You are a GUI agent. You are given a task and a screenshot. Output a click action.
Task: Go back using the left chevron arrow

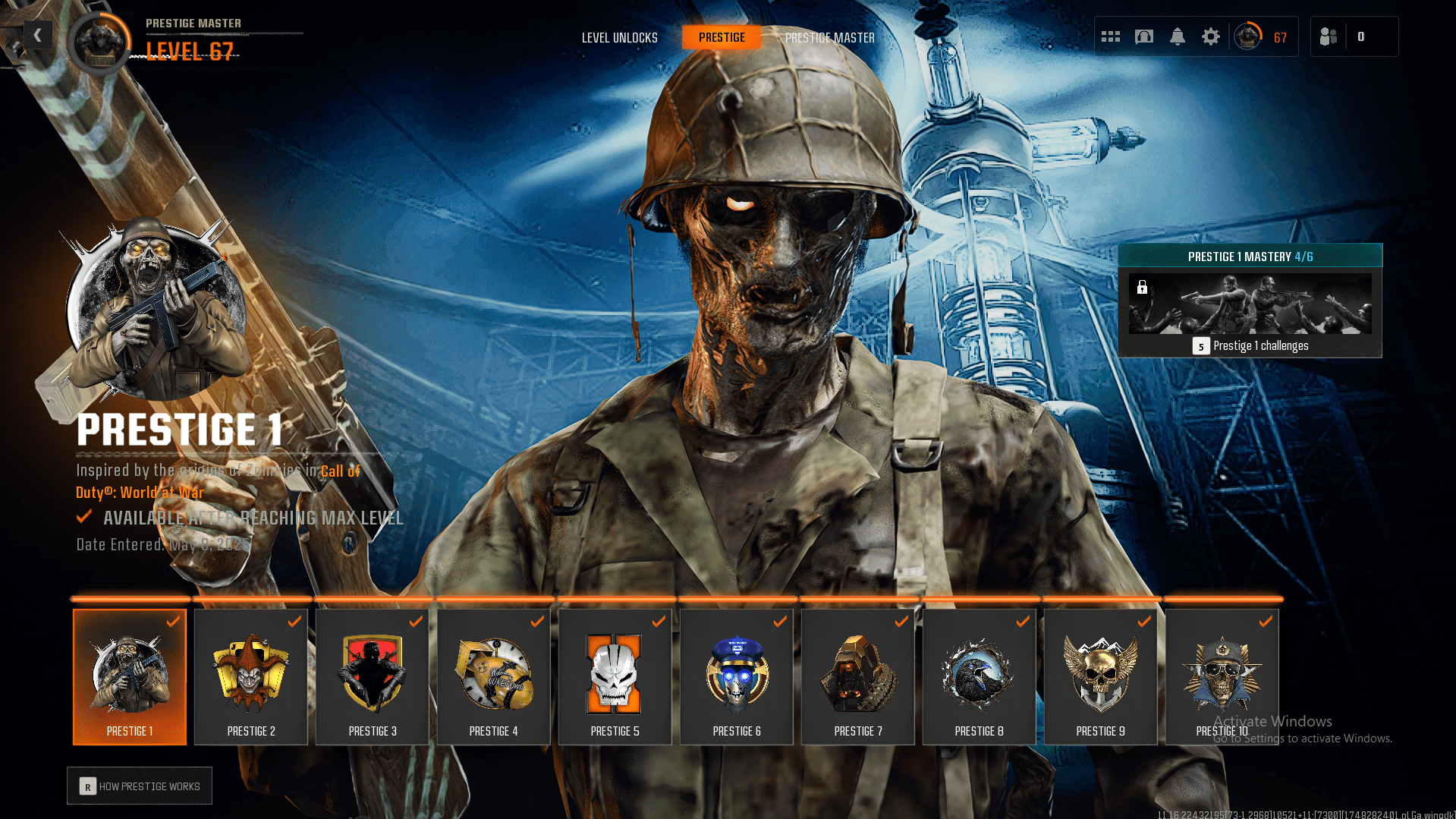click(38, 34)
